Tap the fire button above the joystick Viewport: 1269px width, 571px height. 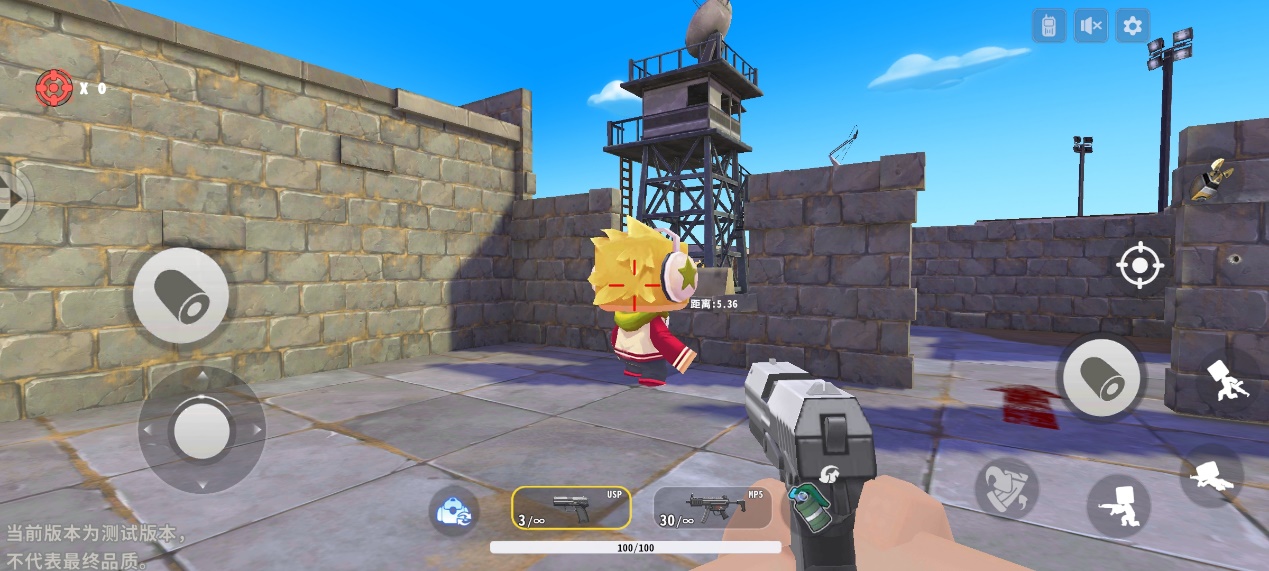click(181, 296)
